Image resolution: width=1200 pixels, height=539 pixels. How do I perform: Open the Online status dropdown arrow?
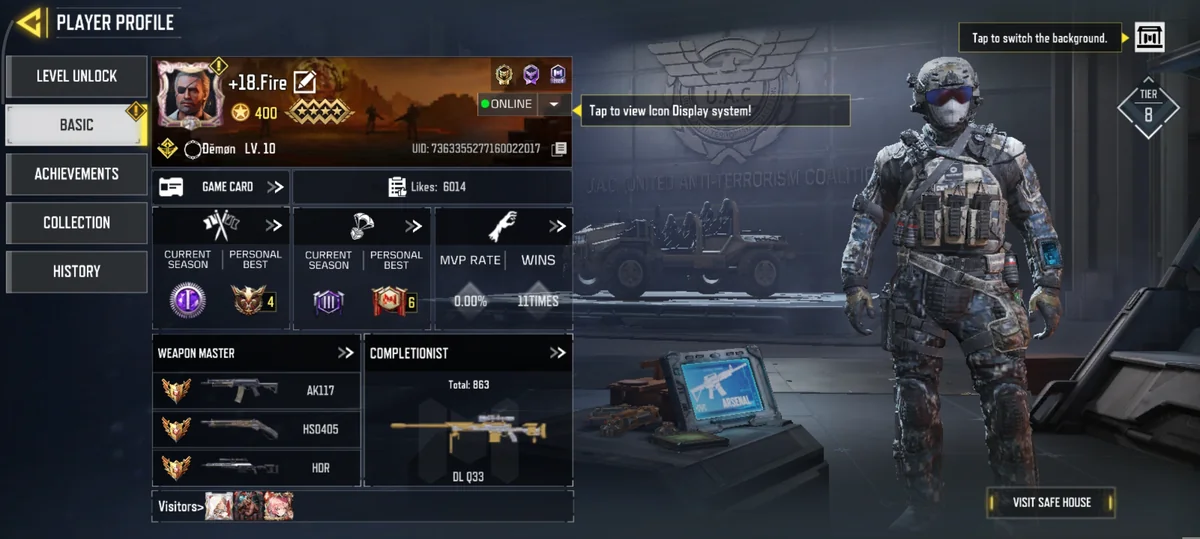(554, 104)
